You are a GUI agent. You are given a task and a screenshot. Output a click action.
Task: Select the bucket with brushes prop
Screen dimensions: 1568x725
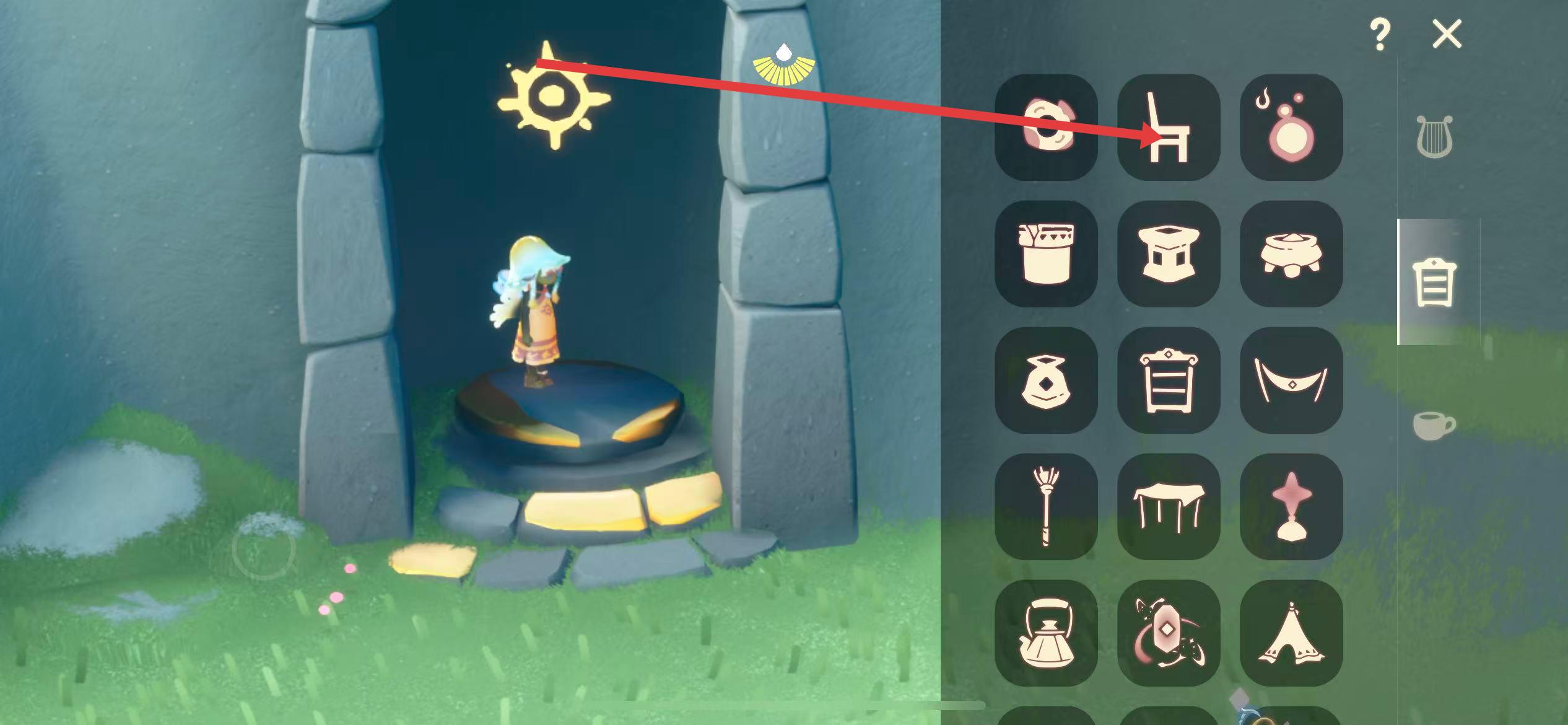(1046, 253)
